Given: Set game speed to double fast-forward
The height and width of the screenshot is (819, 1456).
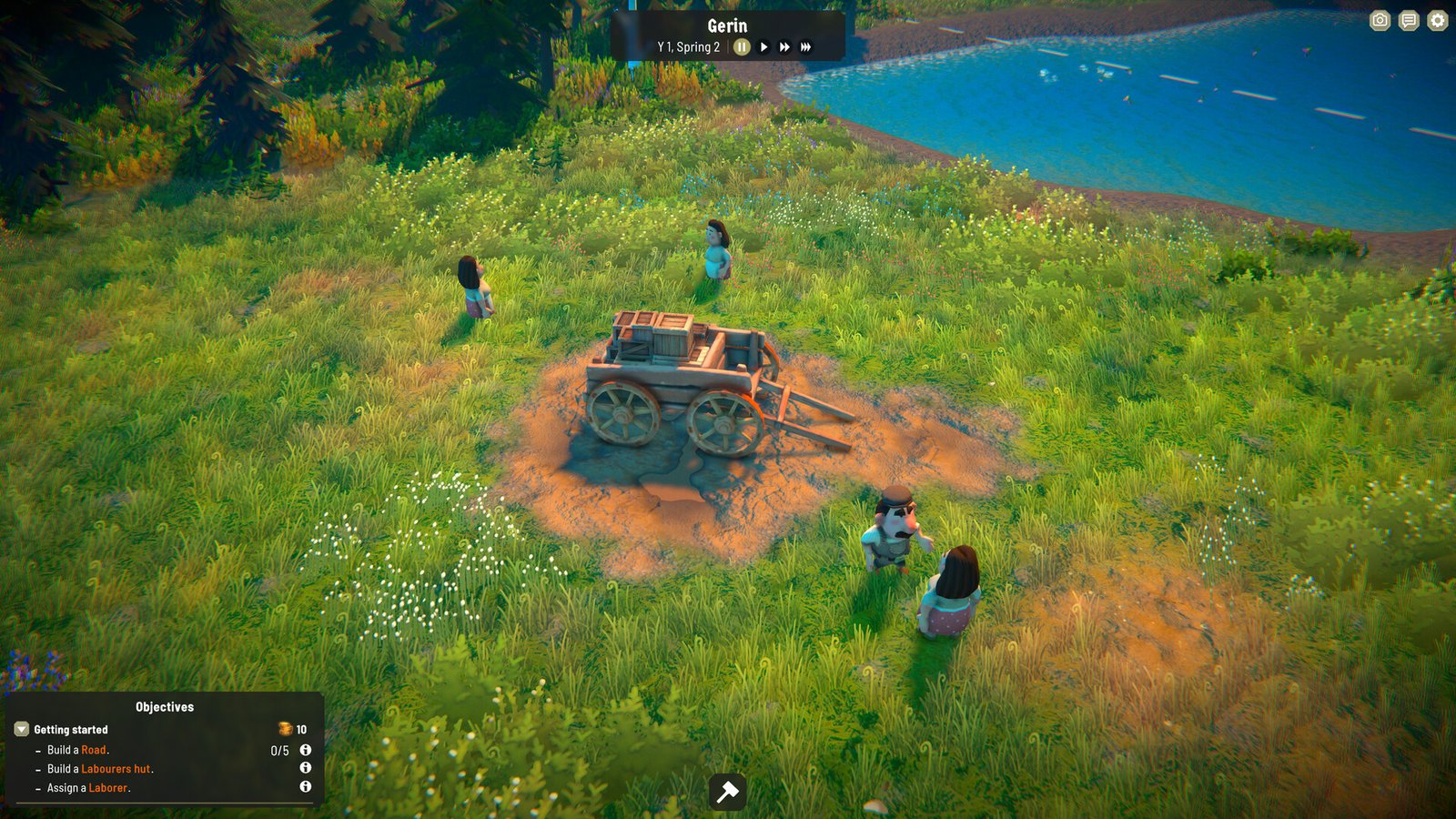Looking at the screenshot, I should [x=784, y=47].
